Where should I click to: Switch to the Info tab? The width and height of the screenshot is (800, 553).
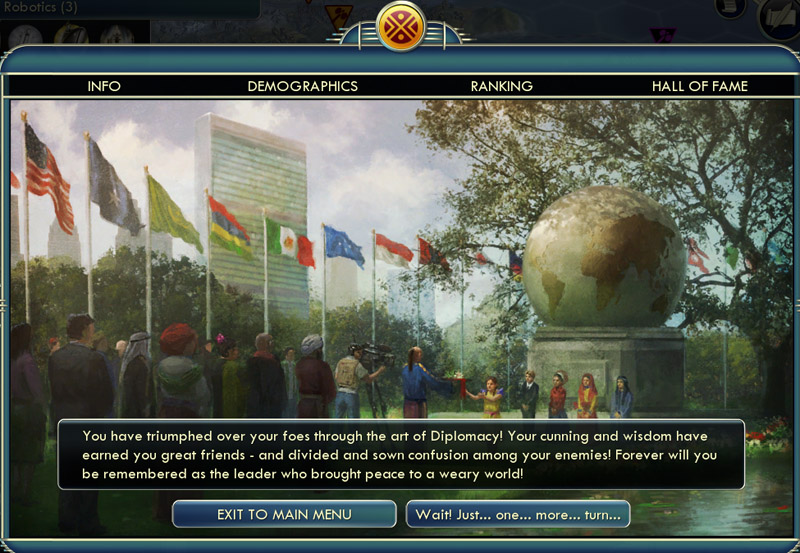104,86
